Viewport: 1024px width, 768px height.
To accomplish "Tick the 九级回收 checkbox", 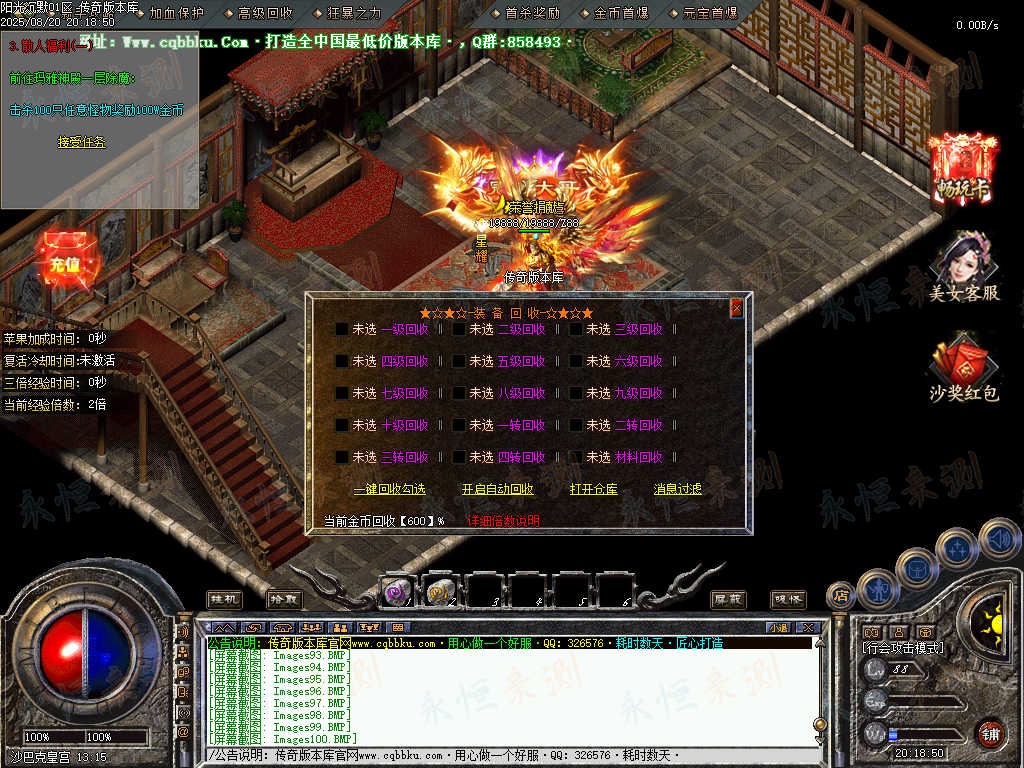I will point(576,393).
